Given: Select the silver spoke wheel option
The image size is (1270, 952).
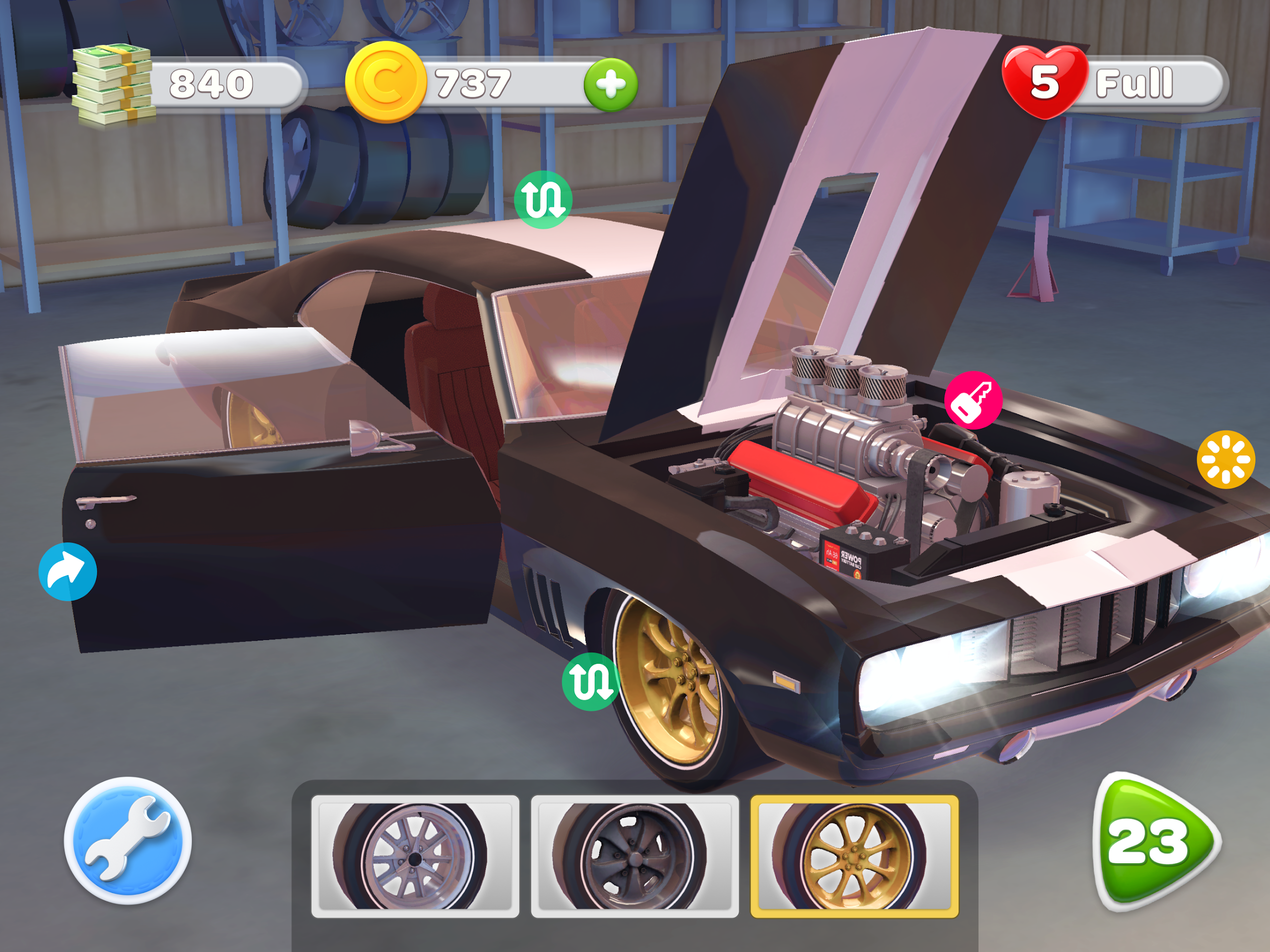Looking at the screenshot, I should 415,856.
